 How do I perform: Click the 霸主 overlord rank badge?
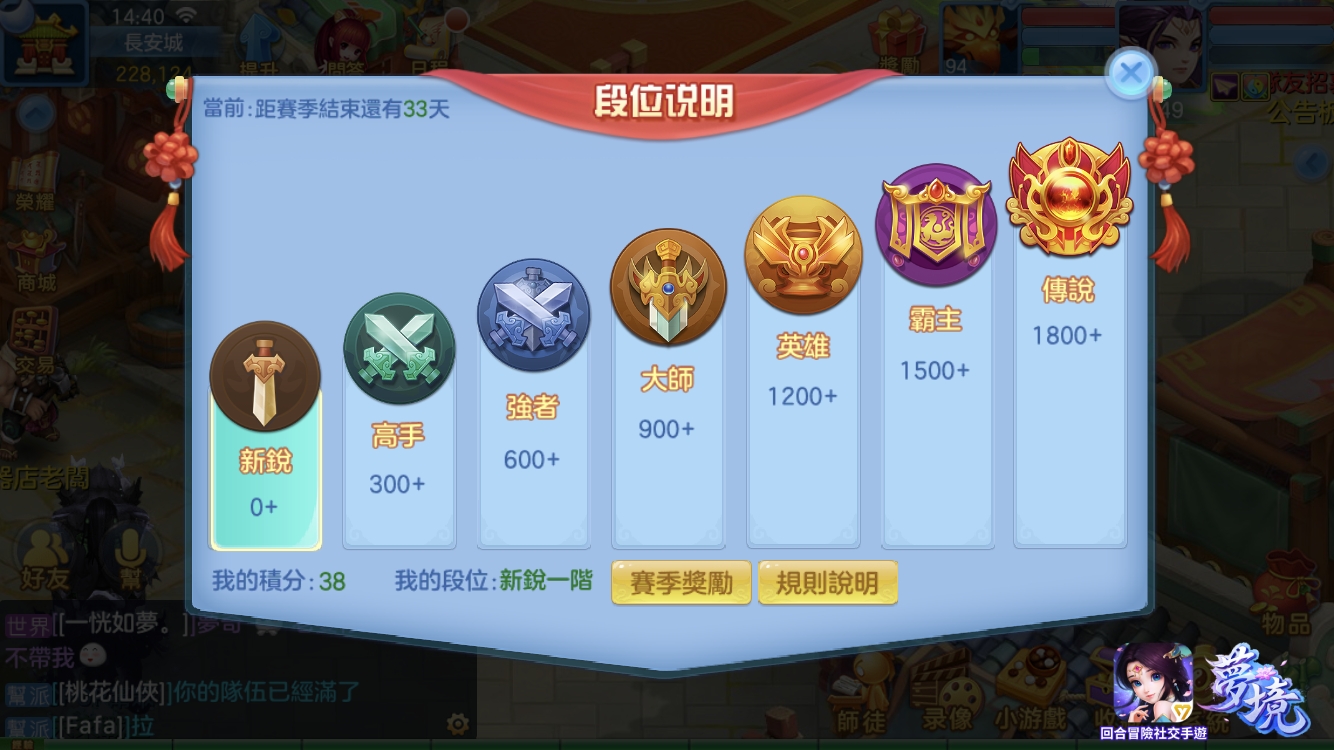pos(936,222)
